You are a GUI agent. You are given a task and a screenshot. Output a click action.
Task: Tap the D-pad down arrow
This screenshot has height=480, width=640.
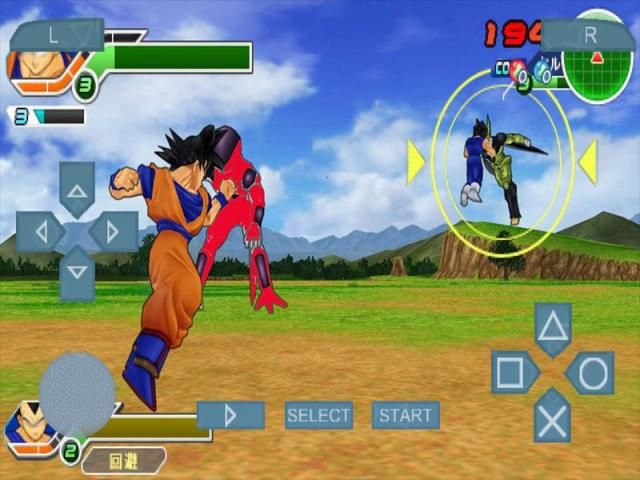tap(77, 273)
